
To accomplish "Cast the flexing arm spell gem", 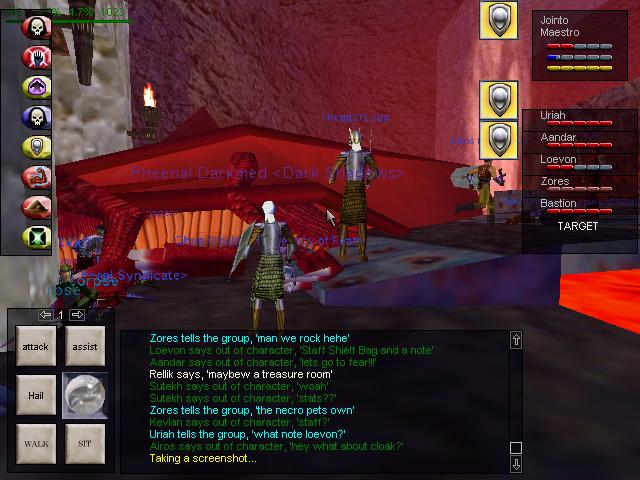I will coord(37,177).
